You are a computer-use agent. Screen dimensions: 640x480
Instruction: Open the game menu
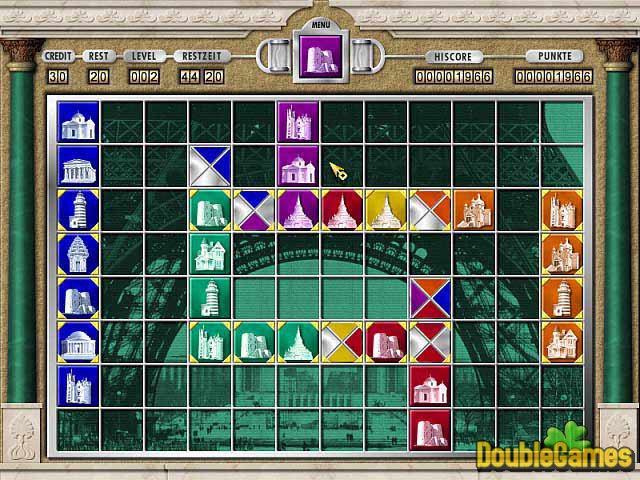tap(320, 22)
